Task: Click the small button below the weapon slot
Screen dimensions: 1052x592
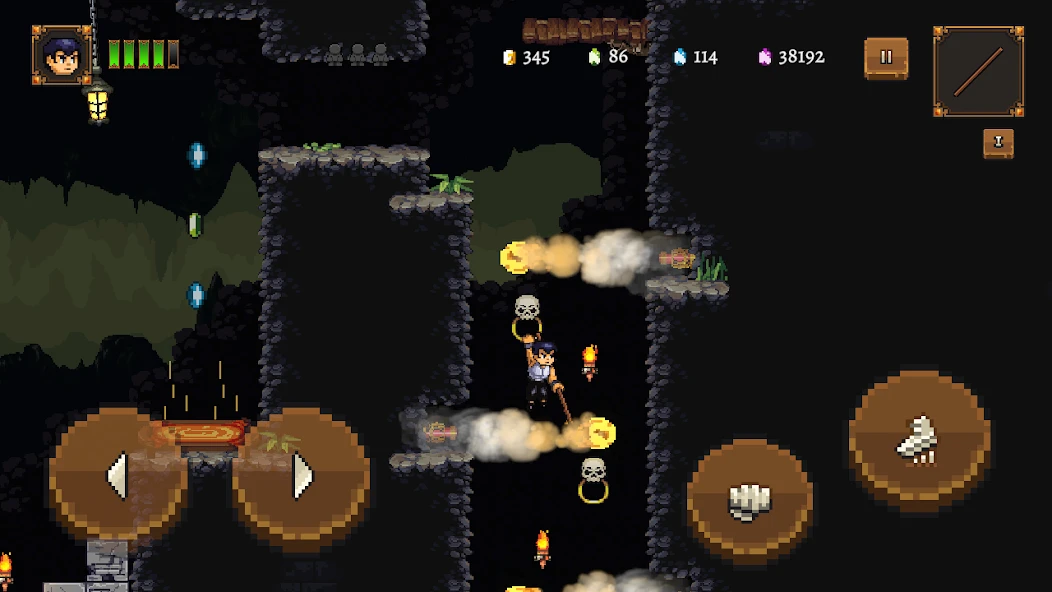Action: [998, 143]
